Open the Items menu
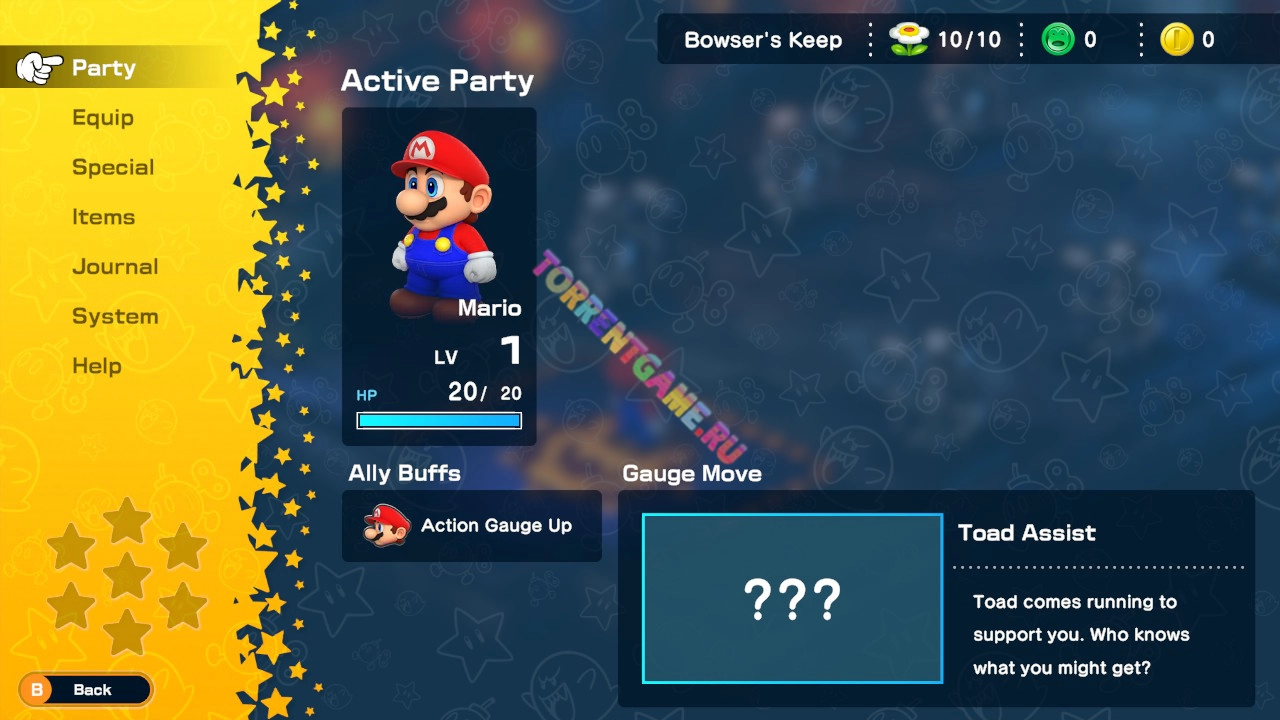1280x720 pixels. pos(103,217)
